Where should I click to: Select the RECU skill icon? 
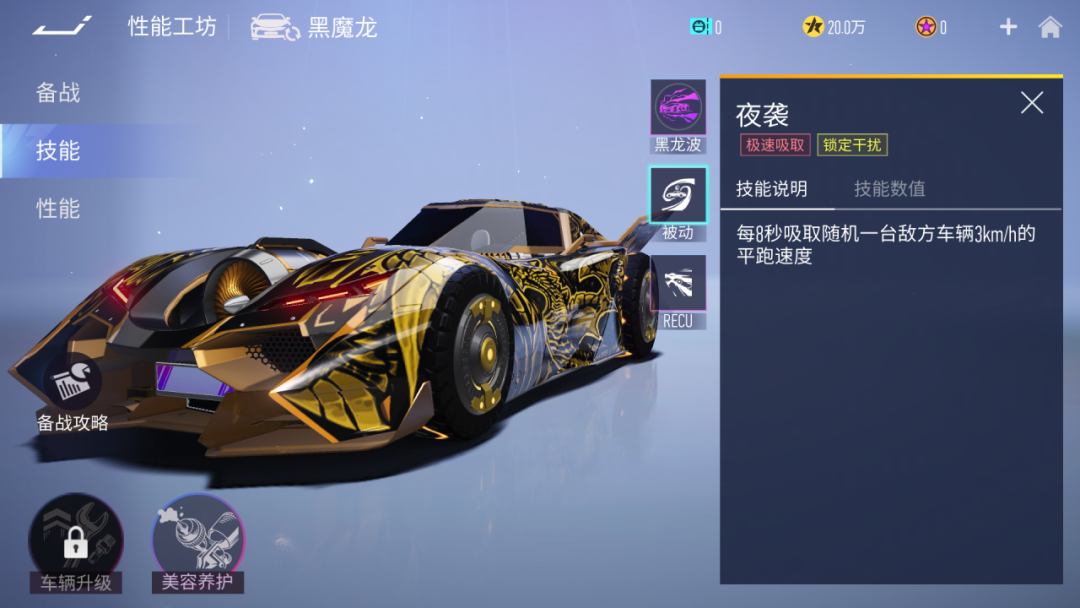tap(678, 283)
